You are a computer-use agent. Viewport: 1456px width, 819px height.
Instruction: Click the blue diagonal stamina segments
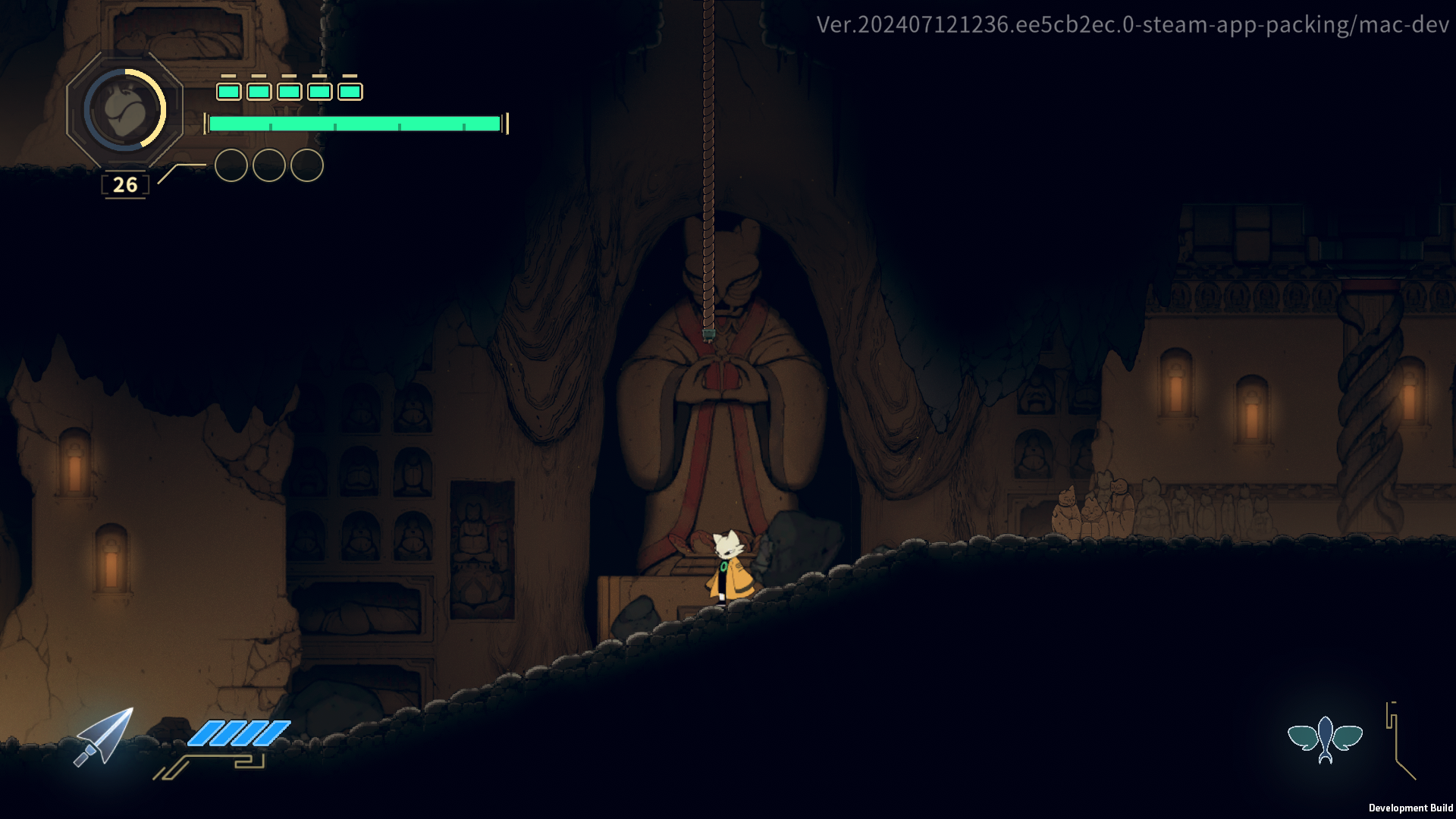237,733
